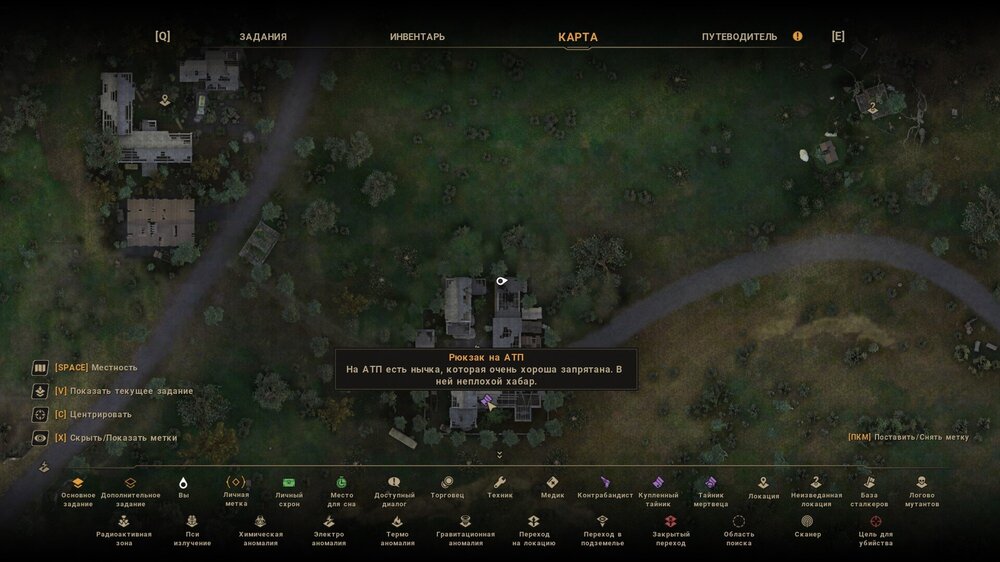Click the white player position marker
This screenshot has width=1000, height=562.
pyautogui.click(x=502, y=282)
